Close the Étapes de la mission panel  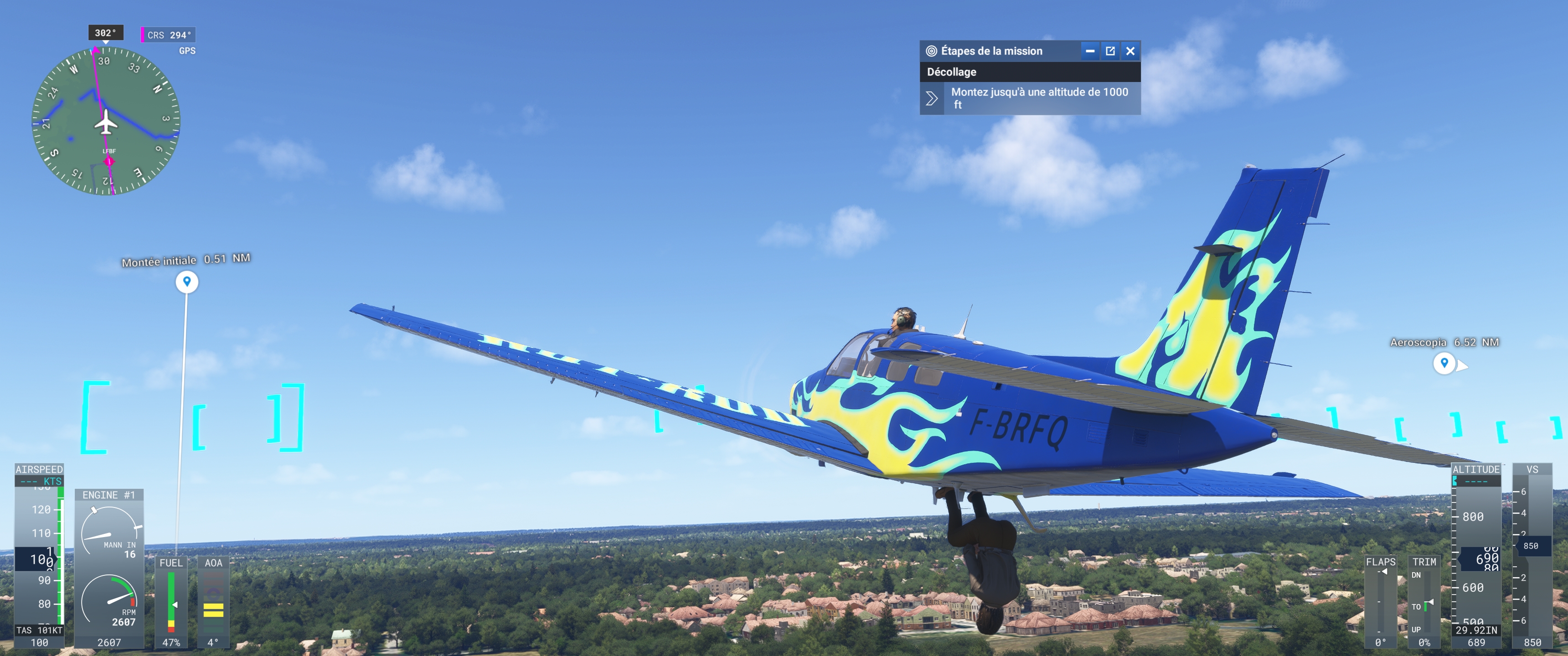pos(1130,51)
